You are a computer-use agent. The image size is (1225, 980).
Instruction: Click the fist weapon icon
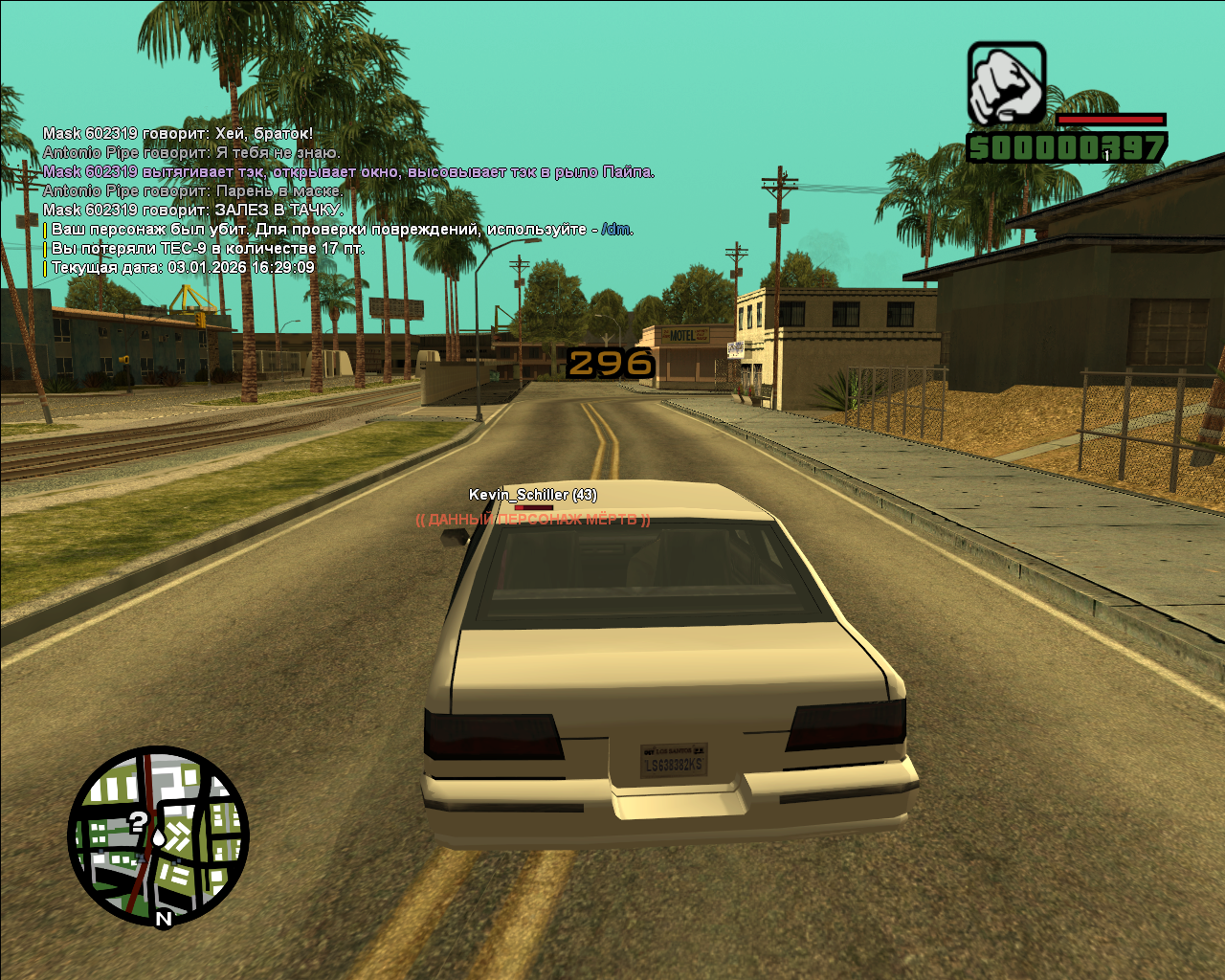[1006, 83]
